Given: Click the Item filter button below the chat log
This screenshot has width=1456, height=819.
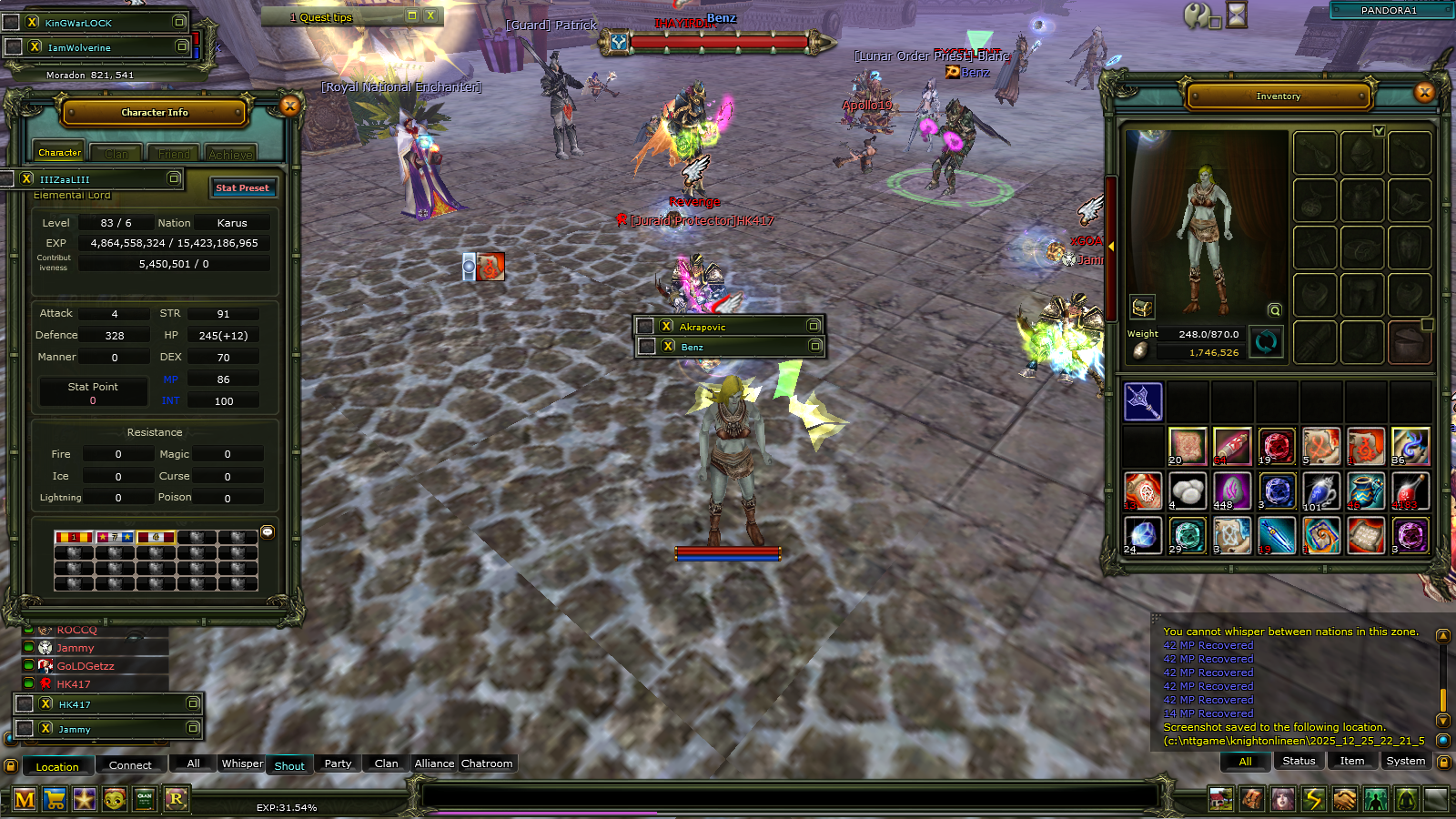Looking at the screenshot, I should pyautogui.click(x=1352, y=761).
